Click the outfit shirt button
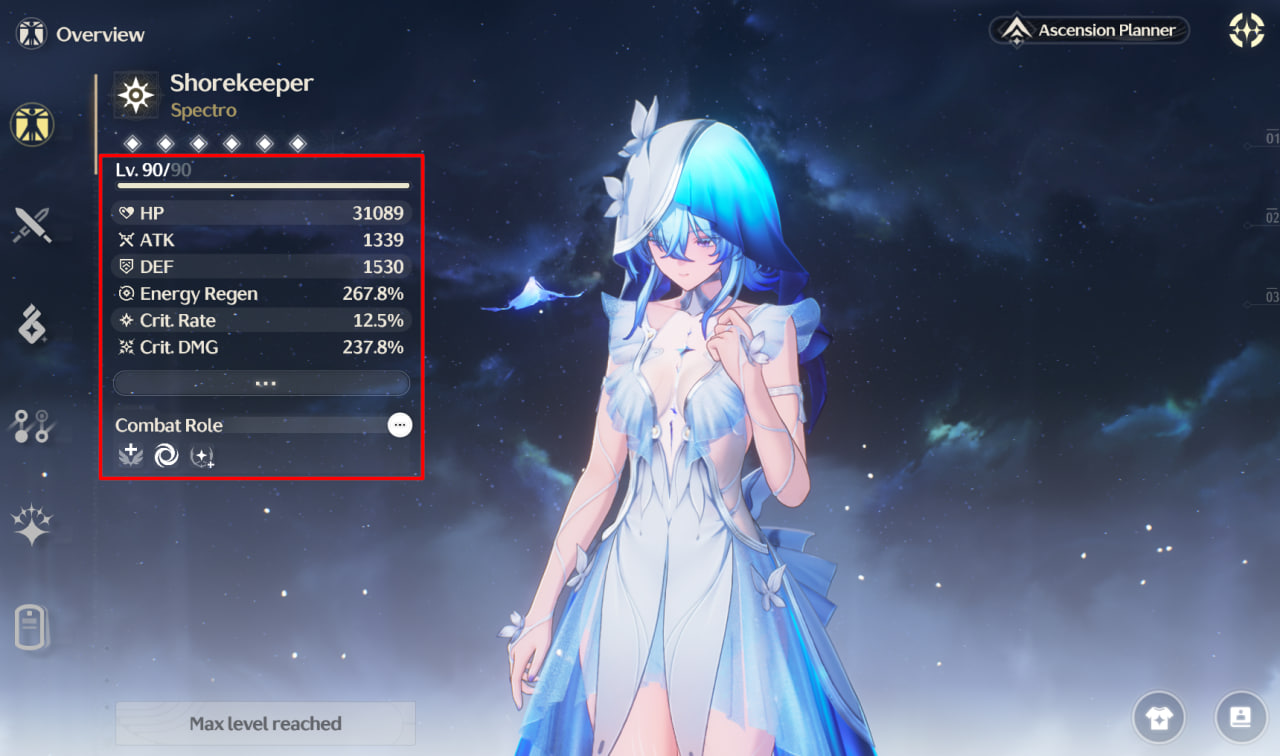1280x756 pixels. tap(1159, 717)
